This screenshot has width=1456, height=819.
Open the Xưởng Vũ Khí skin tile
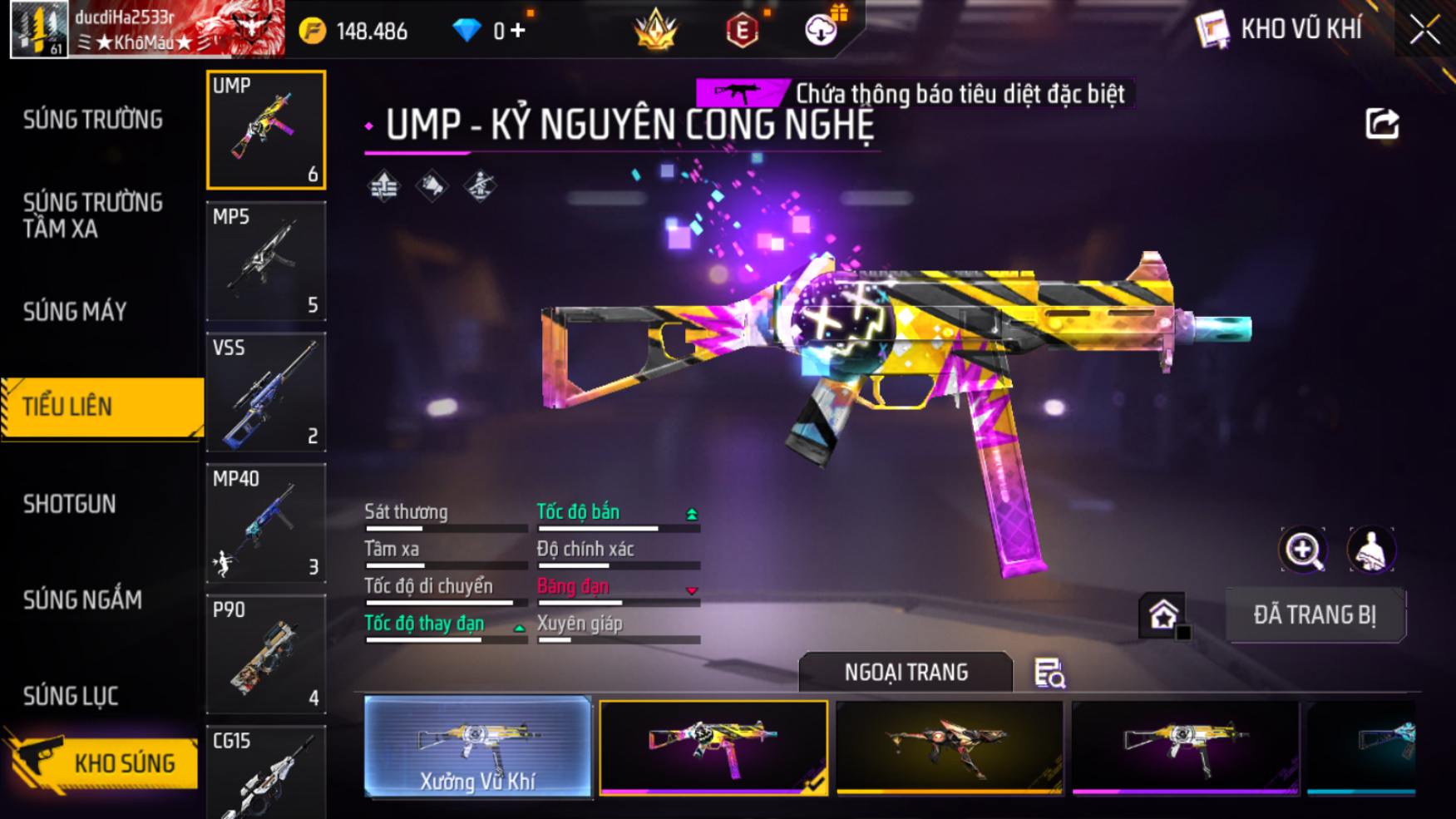[x=477, y=747]
